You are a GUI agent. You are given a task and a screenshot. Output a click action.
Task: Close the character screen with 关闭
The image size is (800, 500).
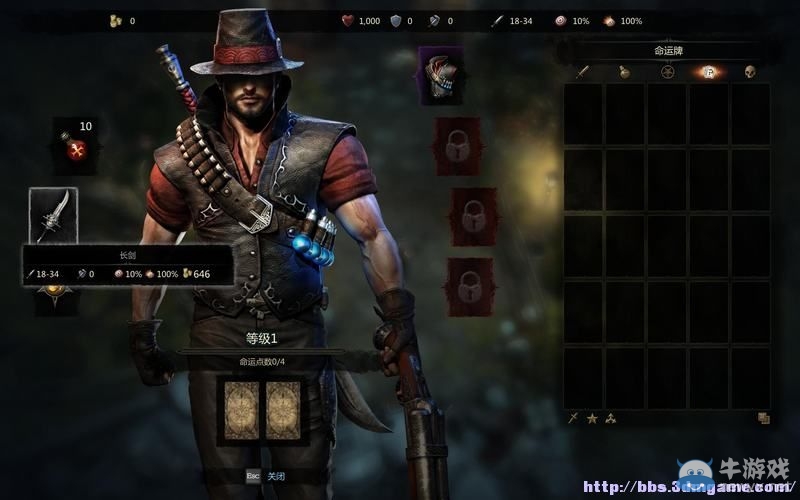(x=277, y=476)
